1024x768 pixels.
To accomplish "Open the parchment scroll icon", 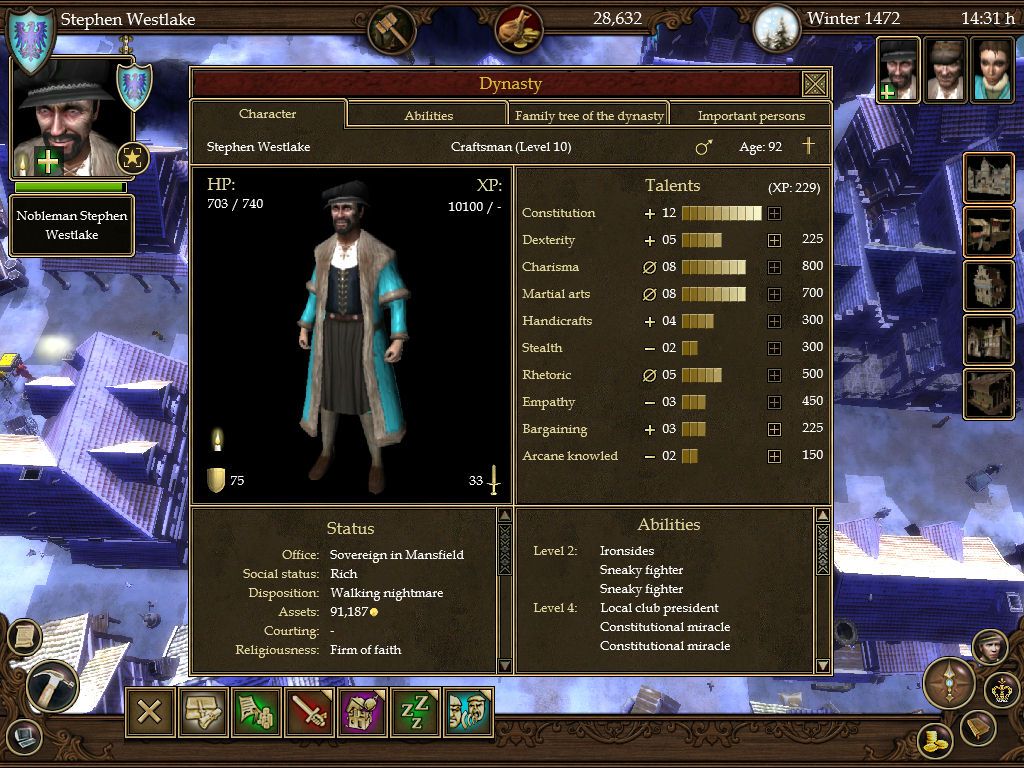I will [25, 637].
